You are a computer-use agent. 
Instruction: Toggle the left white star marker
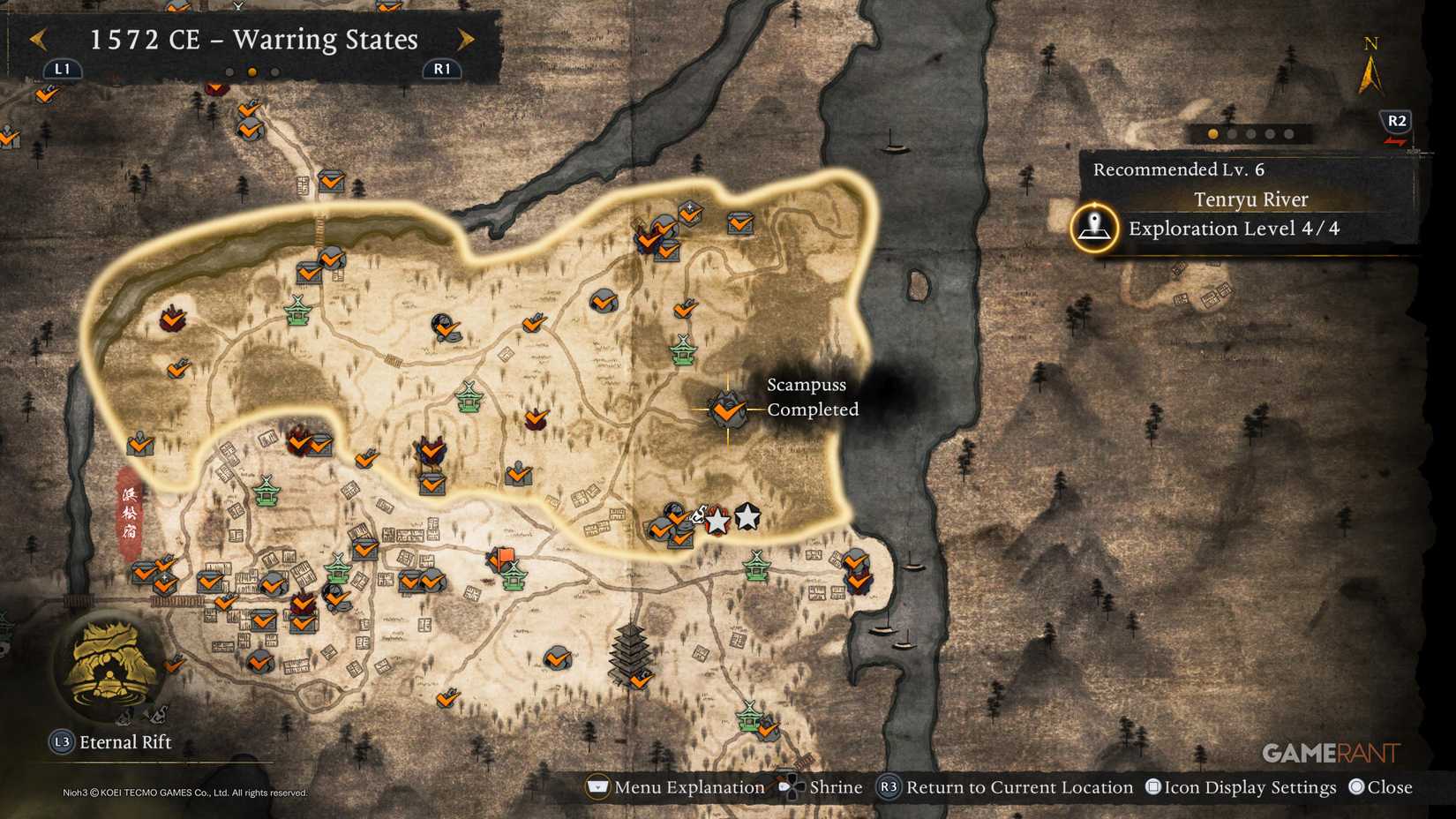click(x=717, y=521)
